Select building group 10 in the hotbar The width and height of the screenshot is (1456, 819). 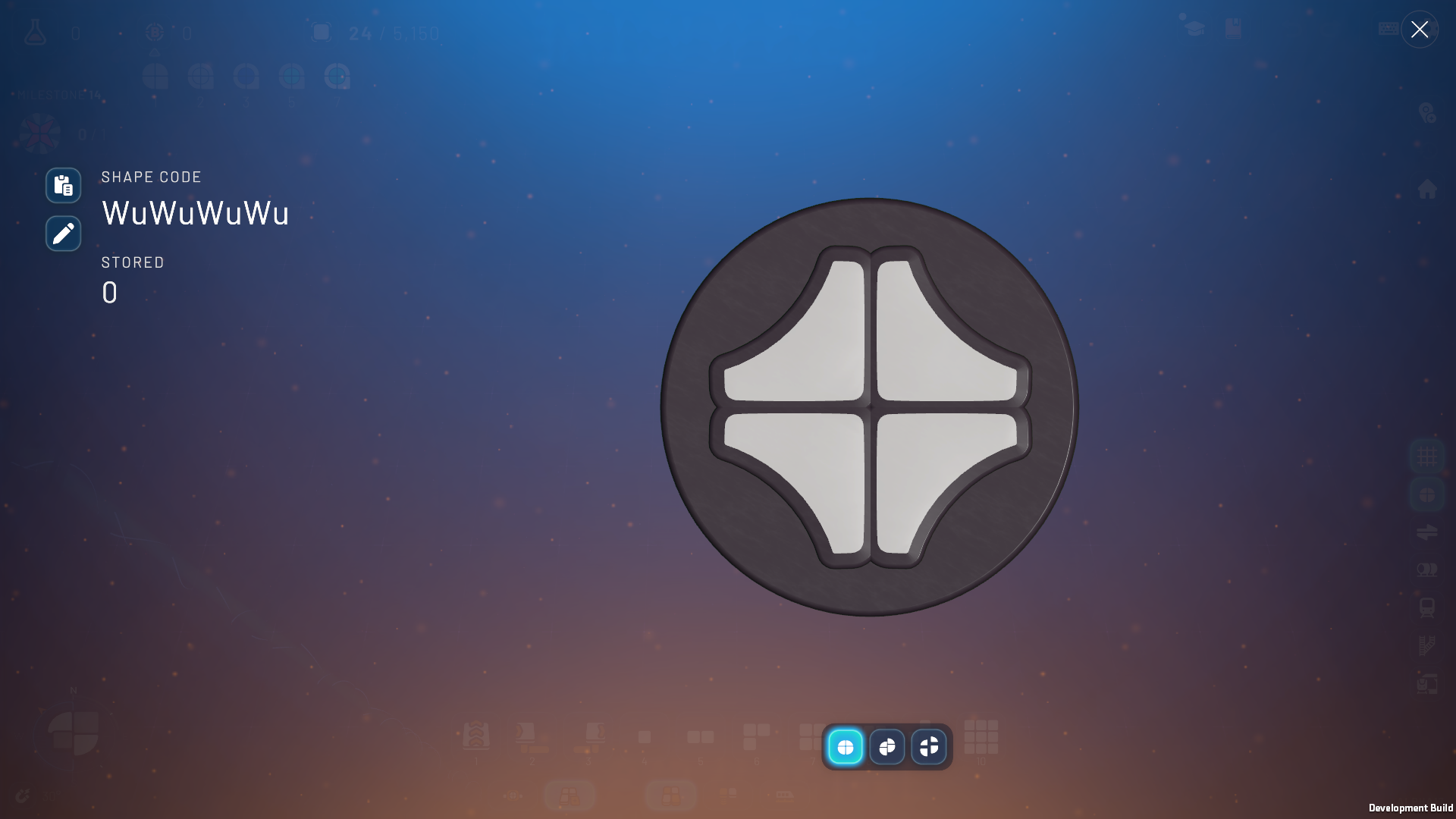pos(981,737)
